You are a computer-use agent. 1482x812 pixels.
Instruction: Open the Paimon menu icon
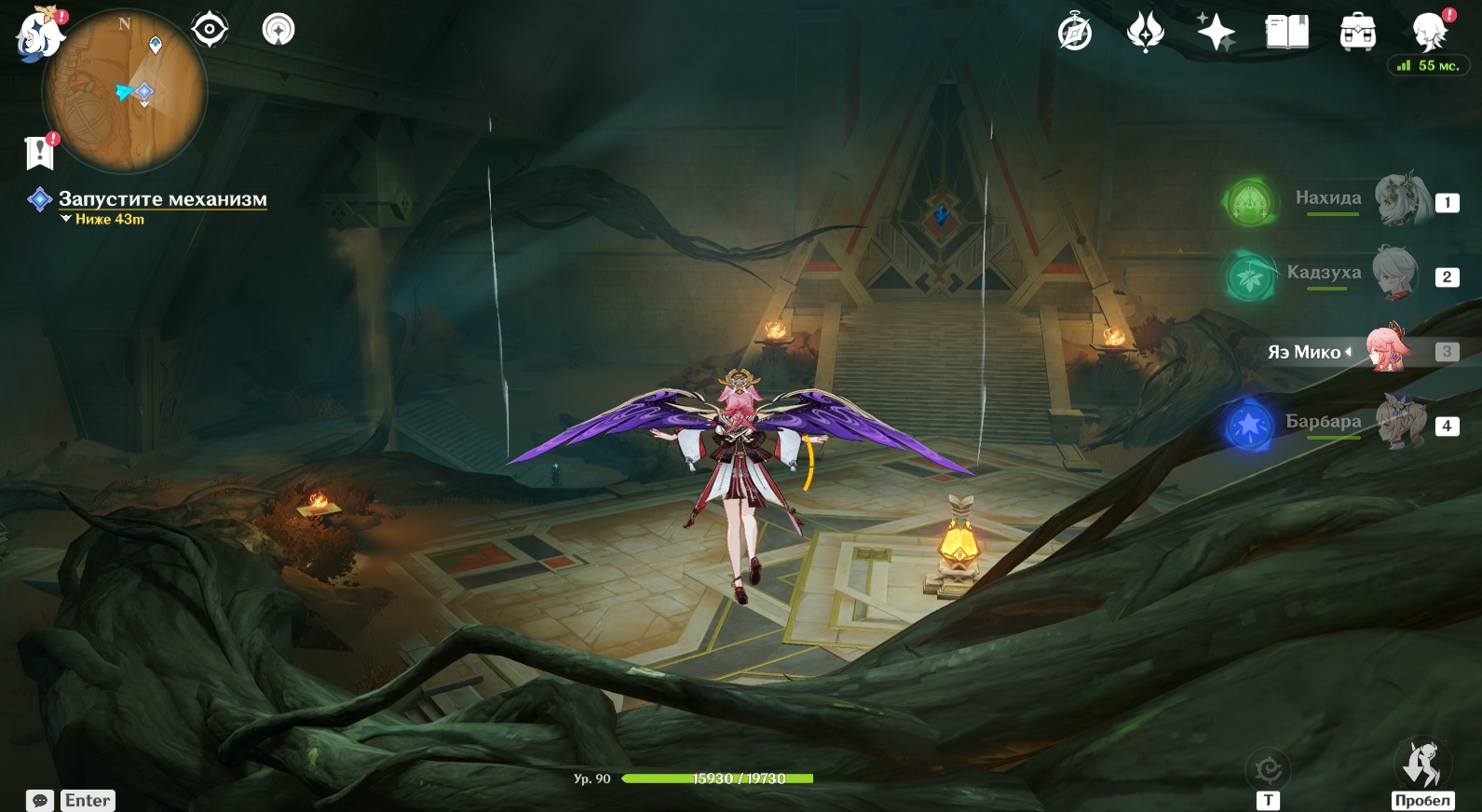(39, 34)
